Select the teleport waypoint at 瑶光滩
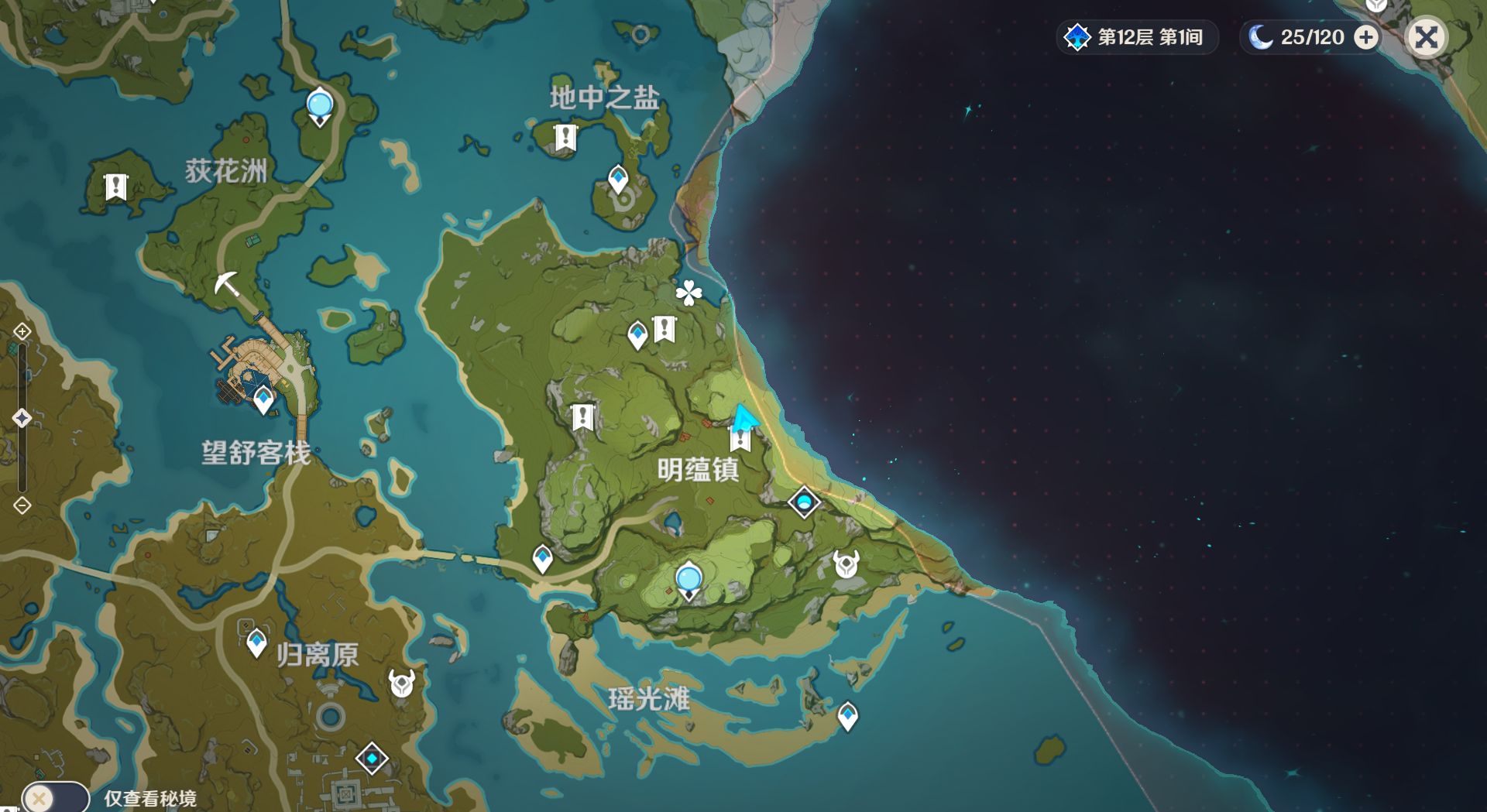1487x812 pixels. point(848,715)
